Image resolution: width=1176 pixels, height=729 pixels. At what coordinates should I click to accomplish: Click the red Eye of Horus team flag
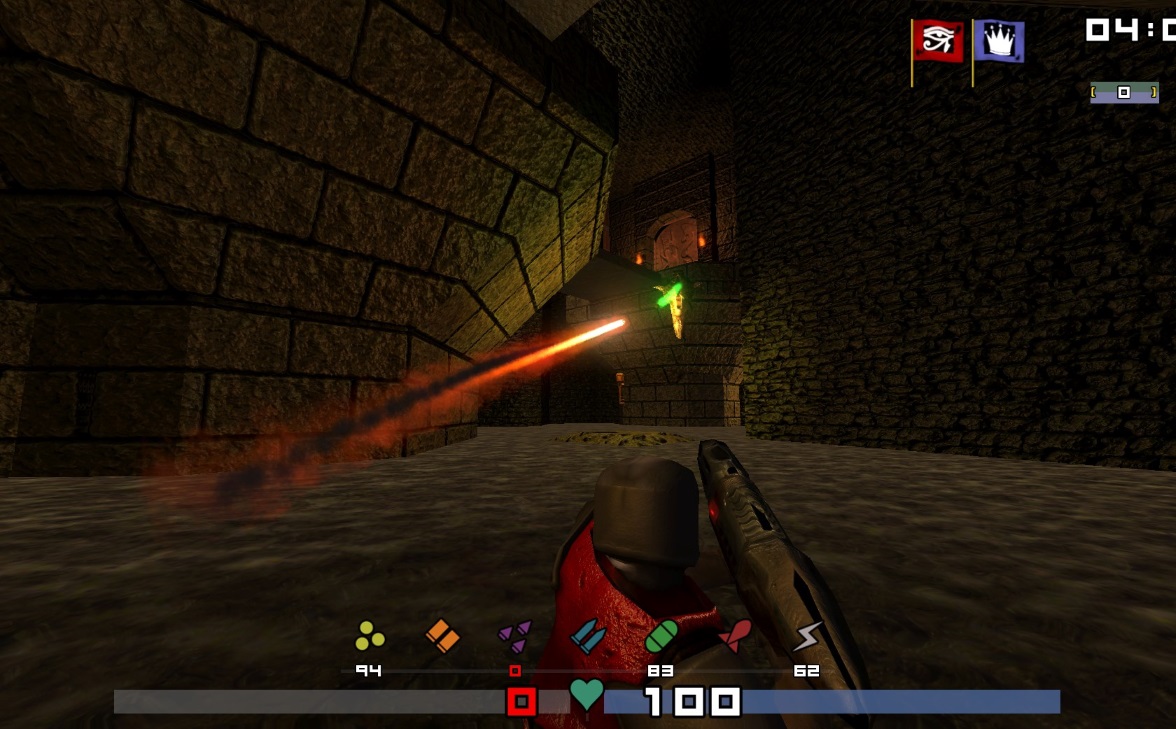click(x=938, y=42)
